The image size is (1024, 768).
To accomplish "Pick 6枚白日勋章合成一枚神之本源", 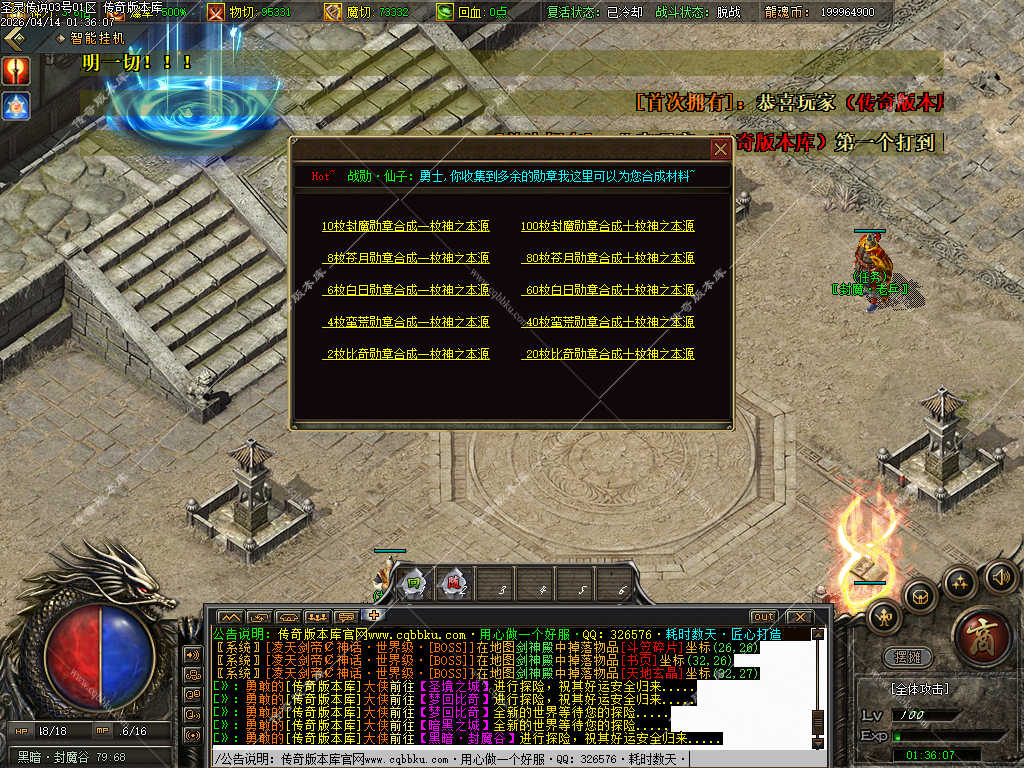I will coord(408,290).
